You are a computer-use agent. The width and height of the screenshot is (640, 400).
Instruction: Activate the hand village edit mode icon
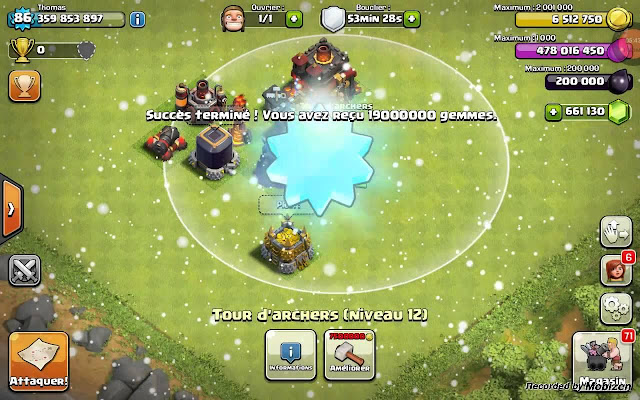pyautogui.click(x=611, y=234)
